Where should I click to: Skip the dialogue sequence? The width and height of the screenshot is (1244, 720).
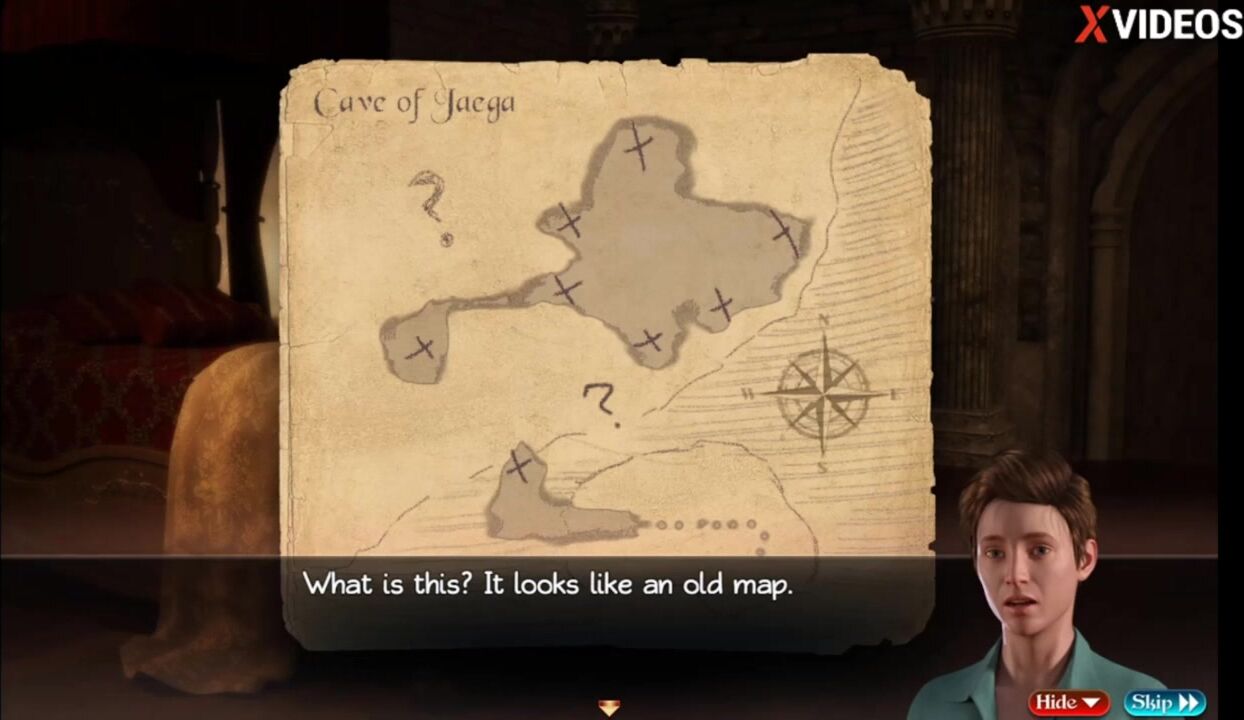pos(1164,702)
